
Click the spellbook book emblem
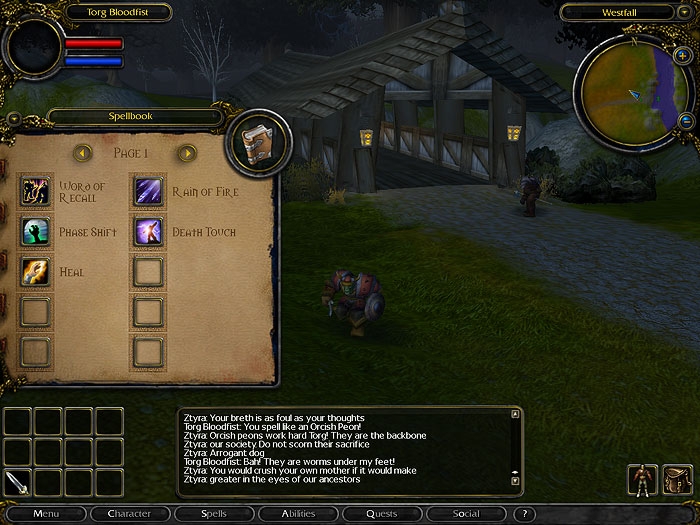260,142
